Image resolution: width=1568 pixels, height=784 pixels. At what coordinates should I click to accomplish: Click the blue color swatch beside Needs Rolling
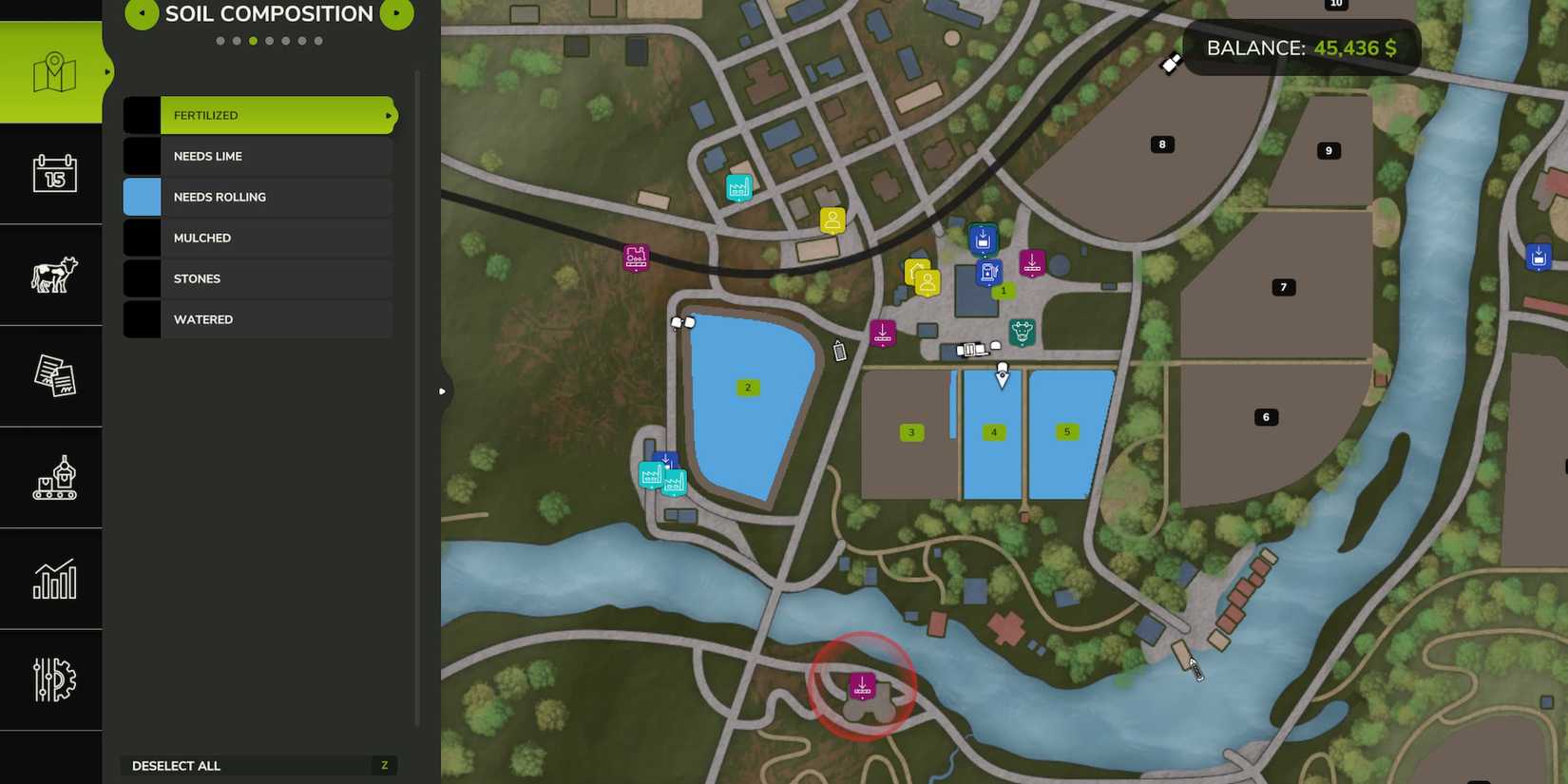coord(141,197)
